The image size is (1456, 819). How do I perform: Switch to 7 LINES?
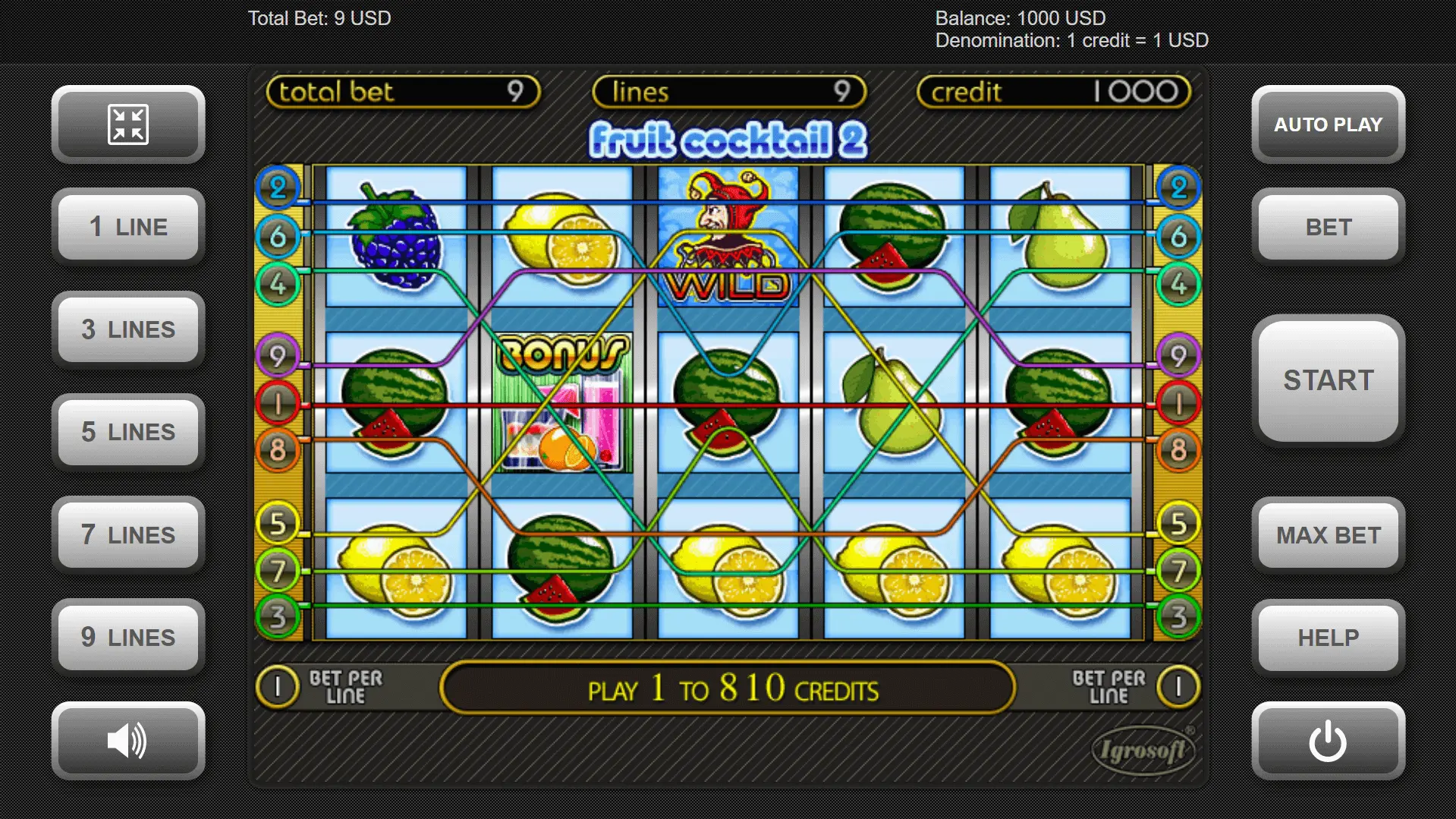pos(128,535)
